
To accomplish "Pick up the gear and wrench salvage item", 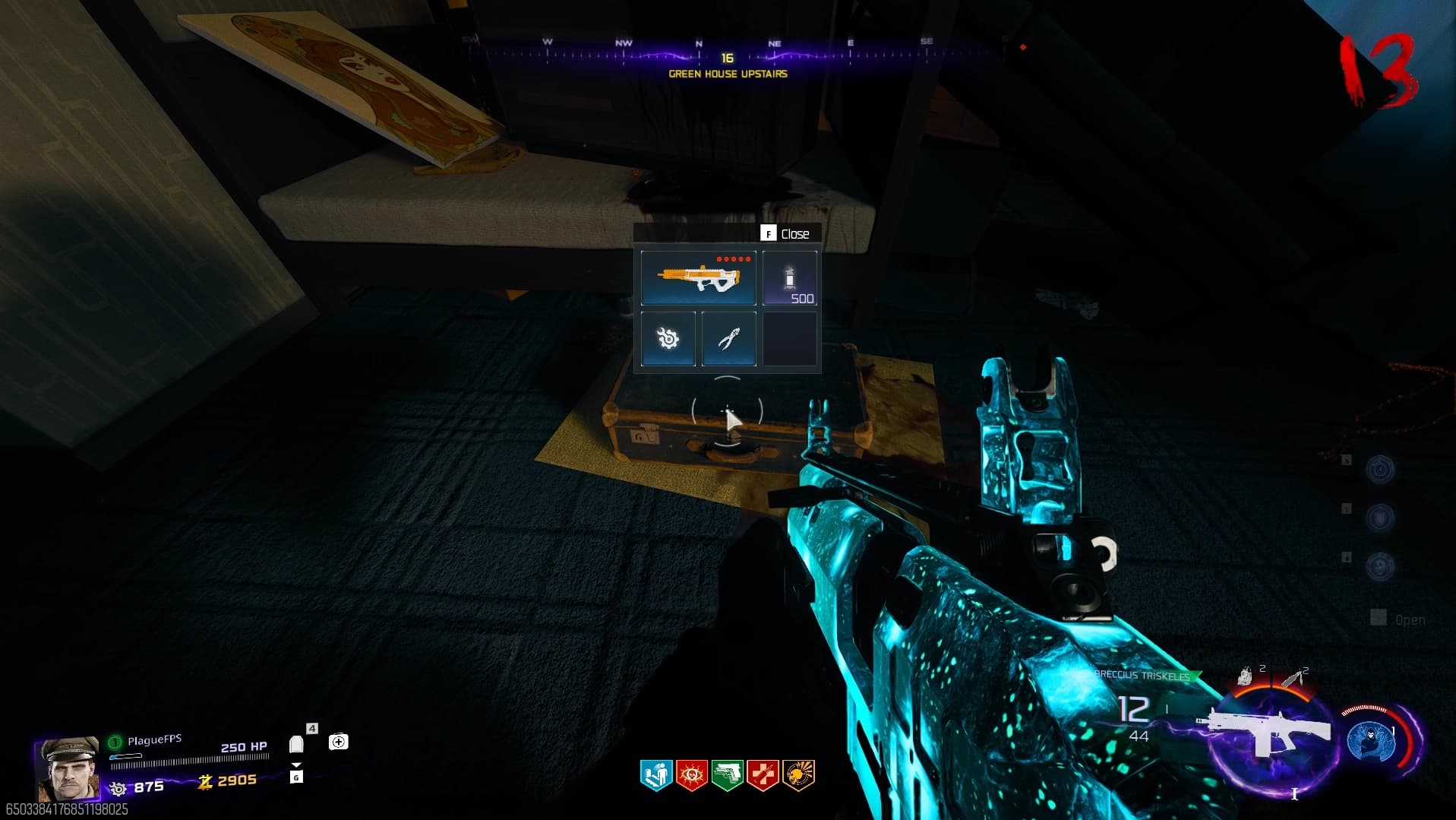I will tap(668, 339).
